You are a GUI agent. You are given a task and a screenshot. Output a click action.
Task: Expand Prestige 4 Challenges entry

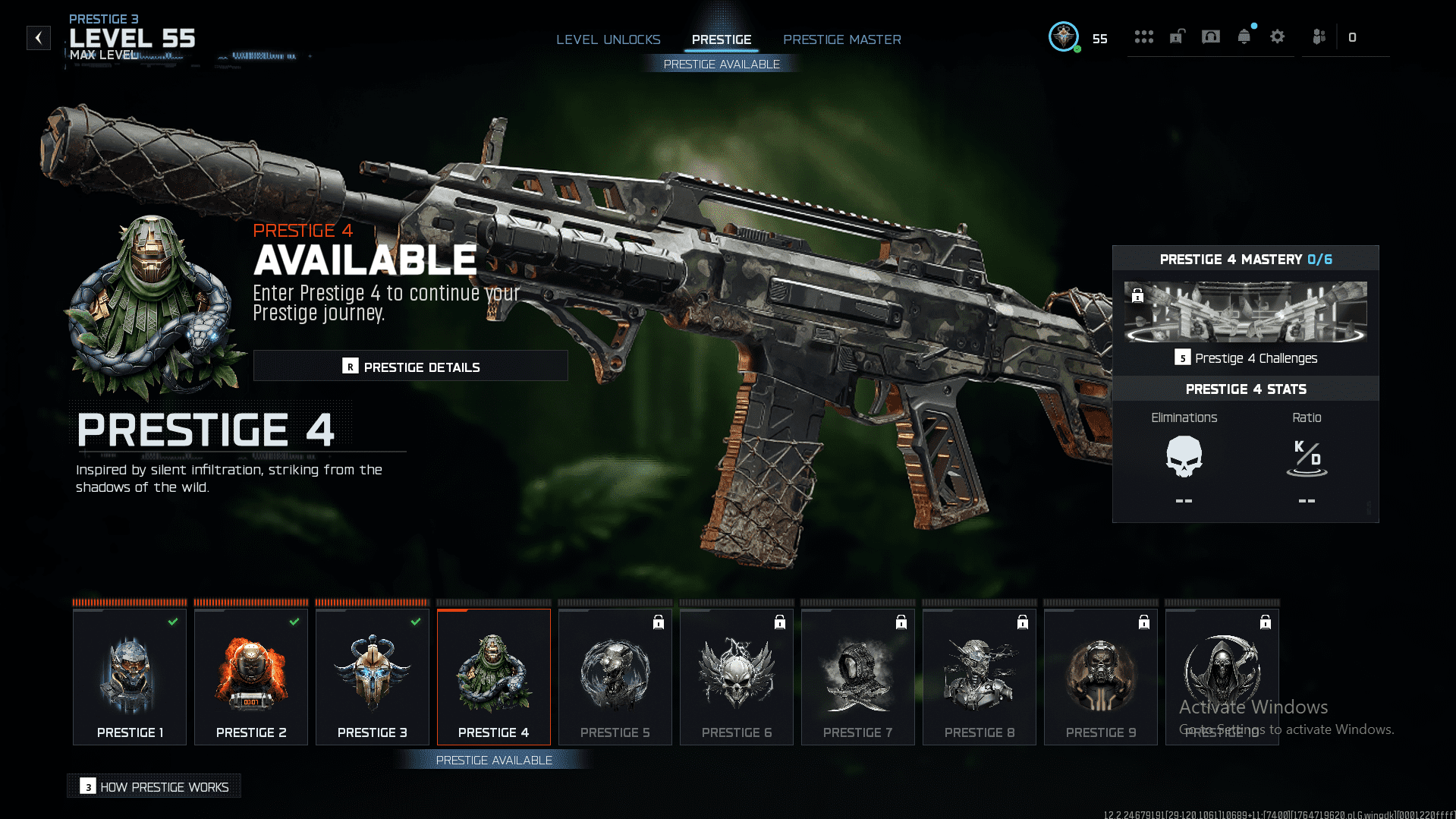[1246, 358]
